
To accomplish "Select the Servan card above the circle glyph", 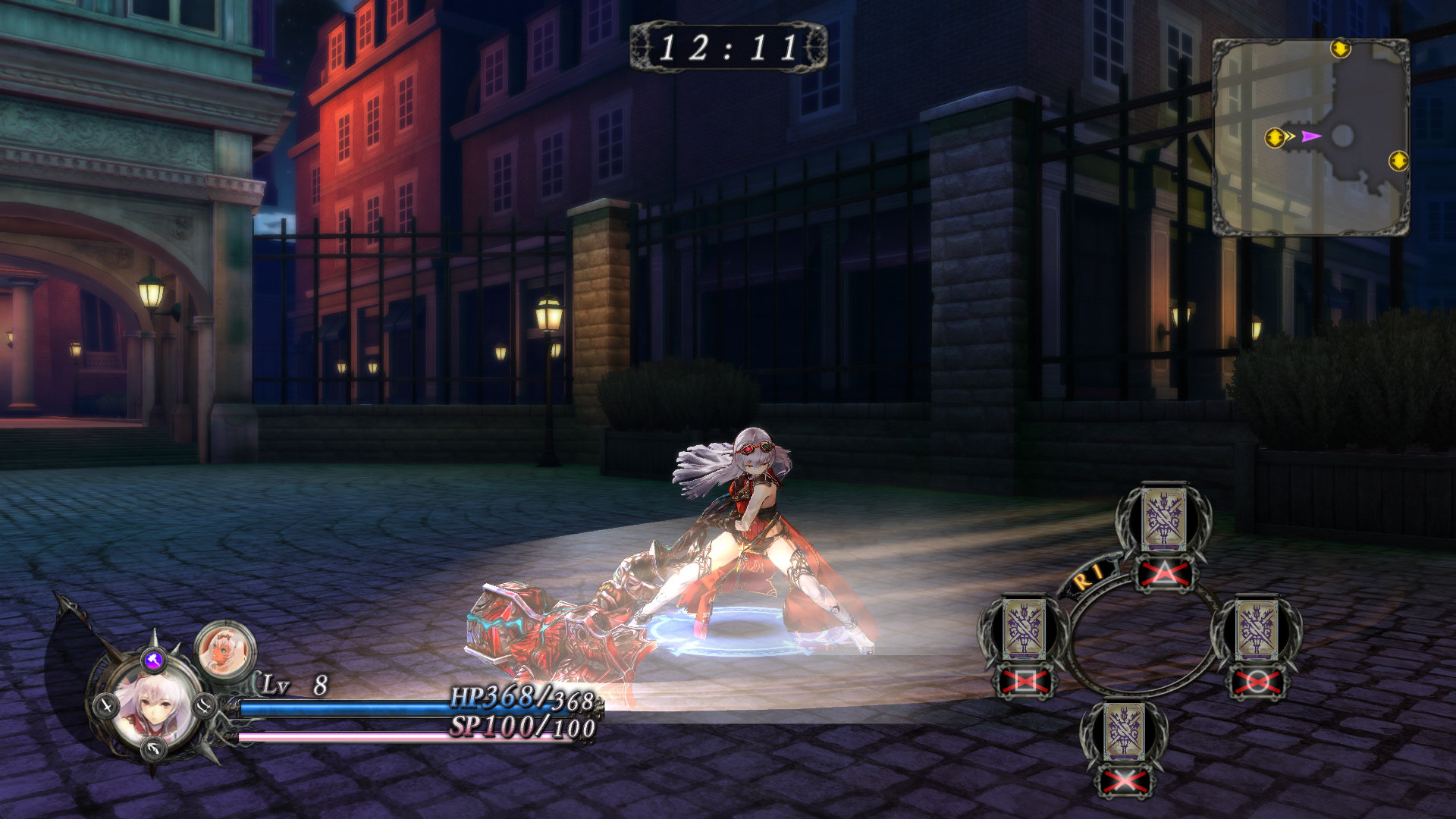I will [1257, 629].
